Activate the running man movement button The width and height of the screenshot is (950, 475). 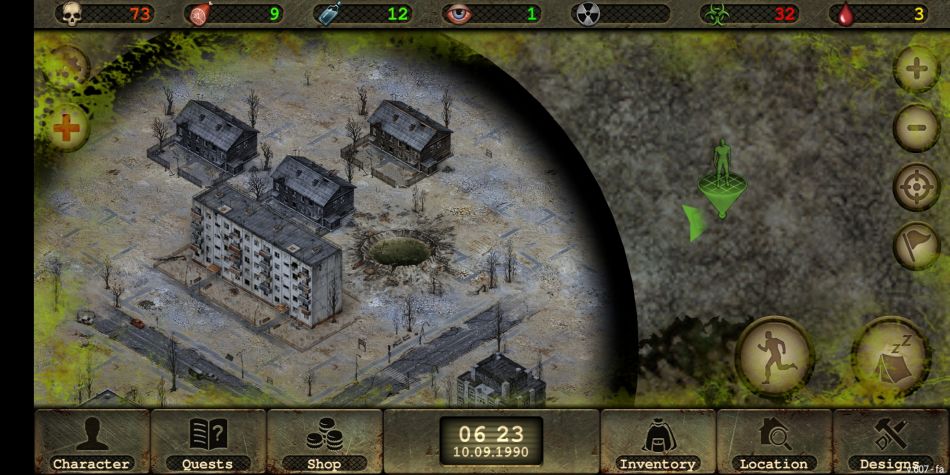tap(774, 355)
